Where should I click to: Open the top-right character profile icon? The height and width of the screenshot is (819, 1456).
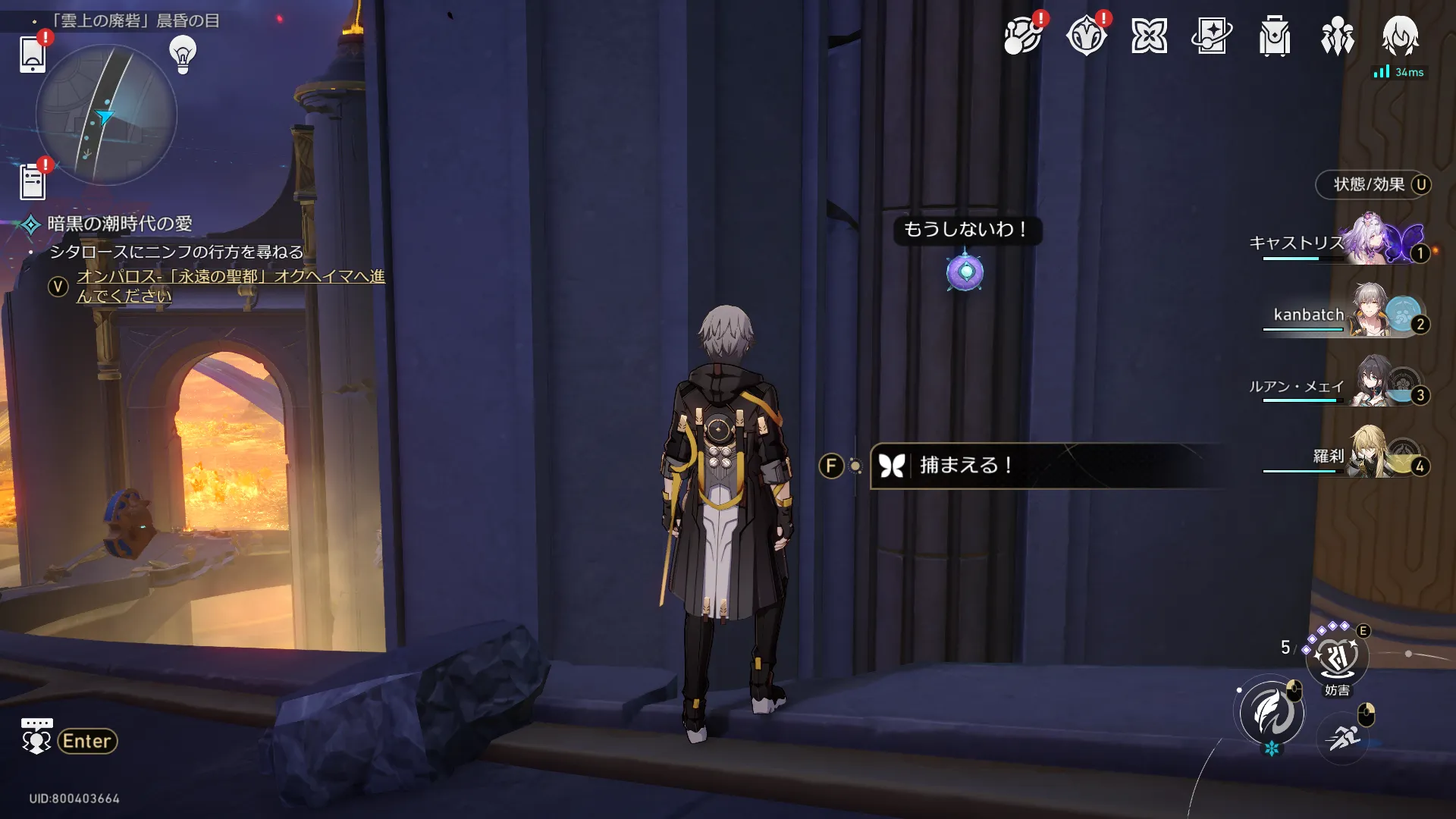point(1400,36)
